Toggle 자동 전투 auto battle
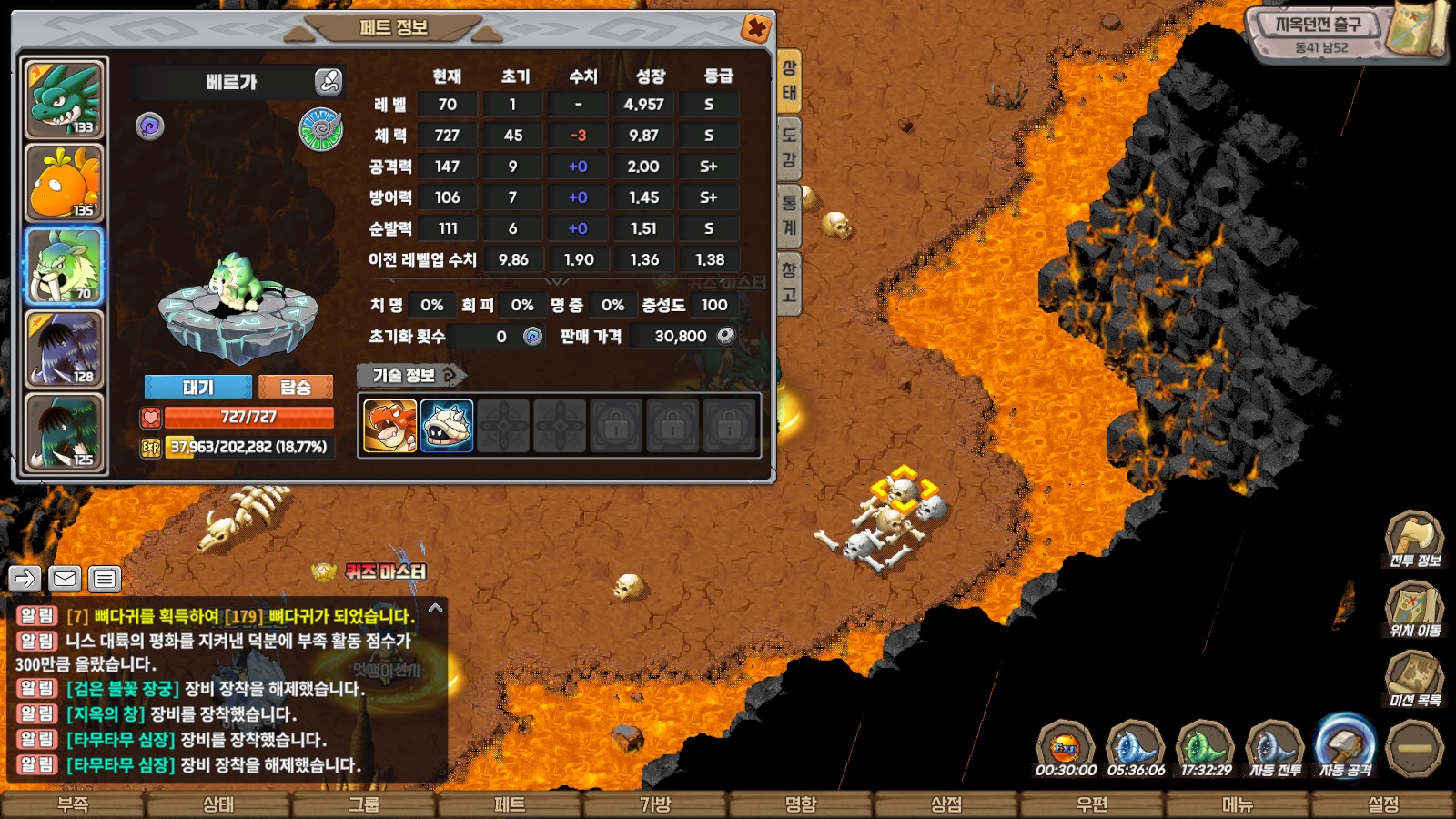 pyautogui.click(x=1275, y=748)
